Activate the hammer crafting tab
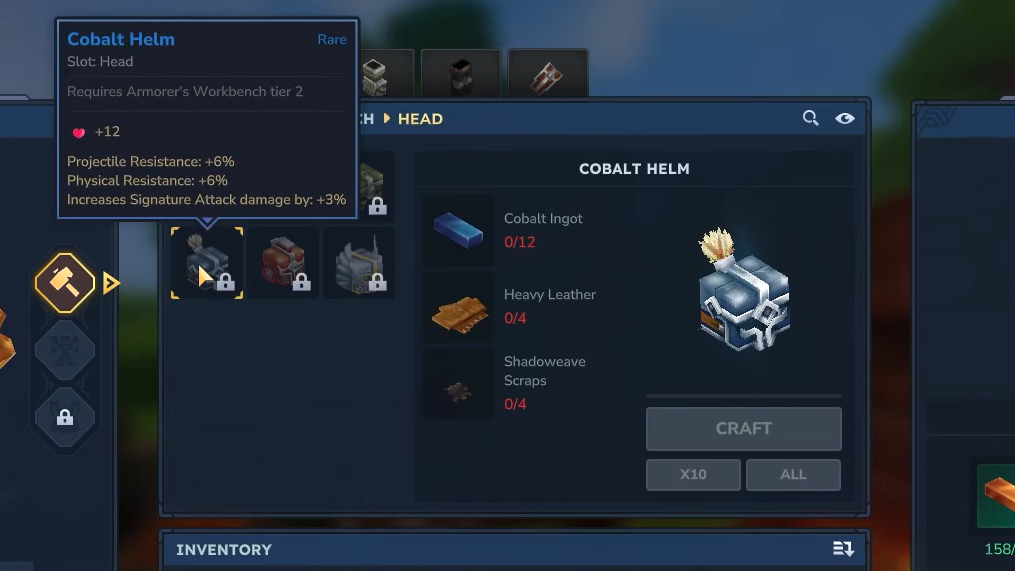1015x571 pixels. [65, 283]
